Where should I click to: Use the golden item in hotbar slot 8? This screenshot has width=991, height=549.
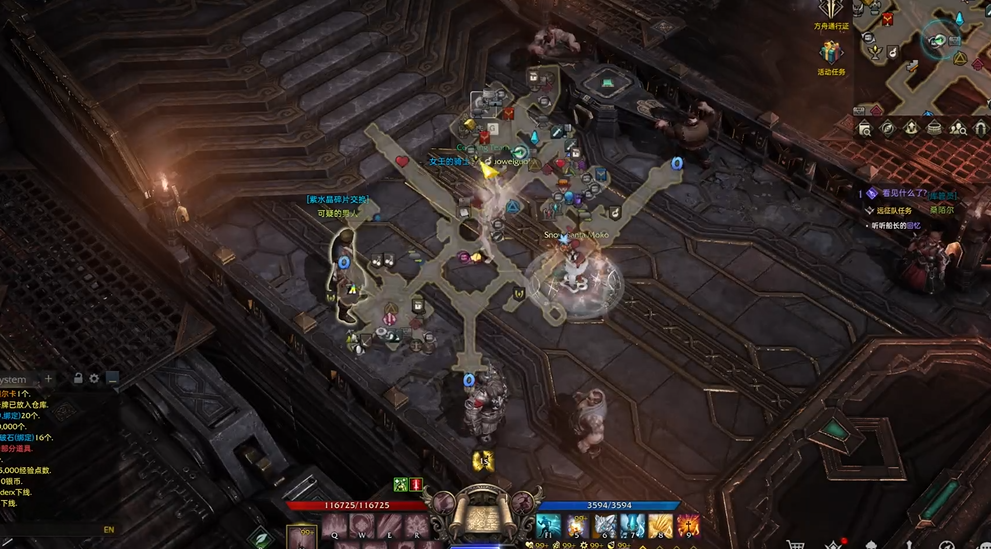[660, 525]
